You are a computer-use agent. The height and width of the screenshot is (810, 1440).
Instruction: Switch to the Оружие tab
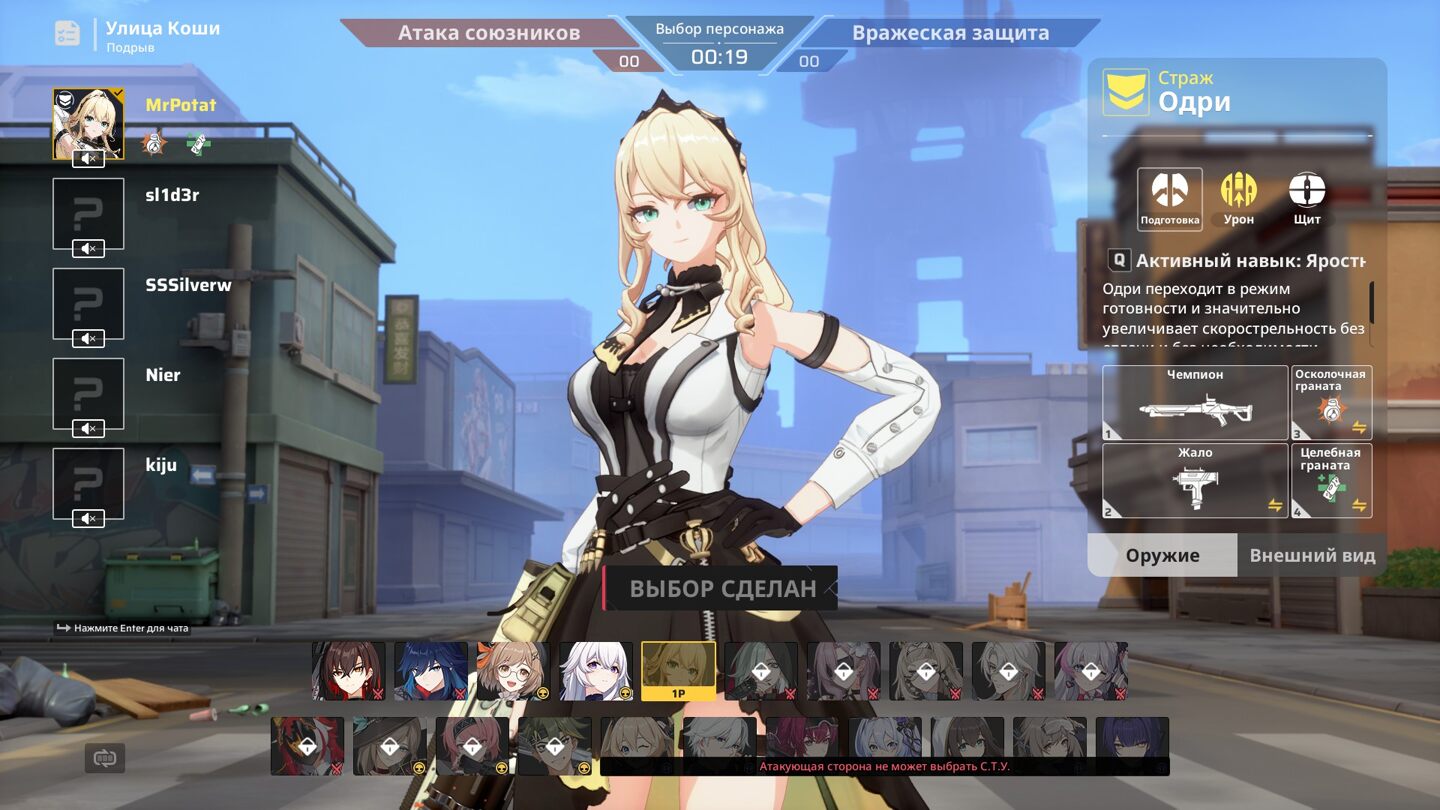(x=1162, y=555)
